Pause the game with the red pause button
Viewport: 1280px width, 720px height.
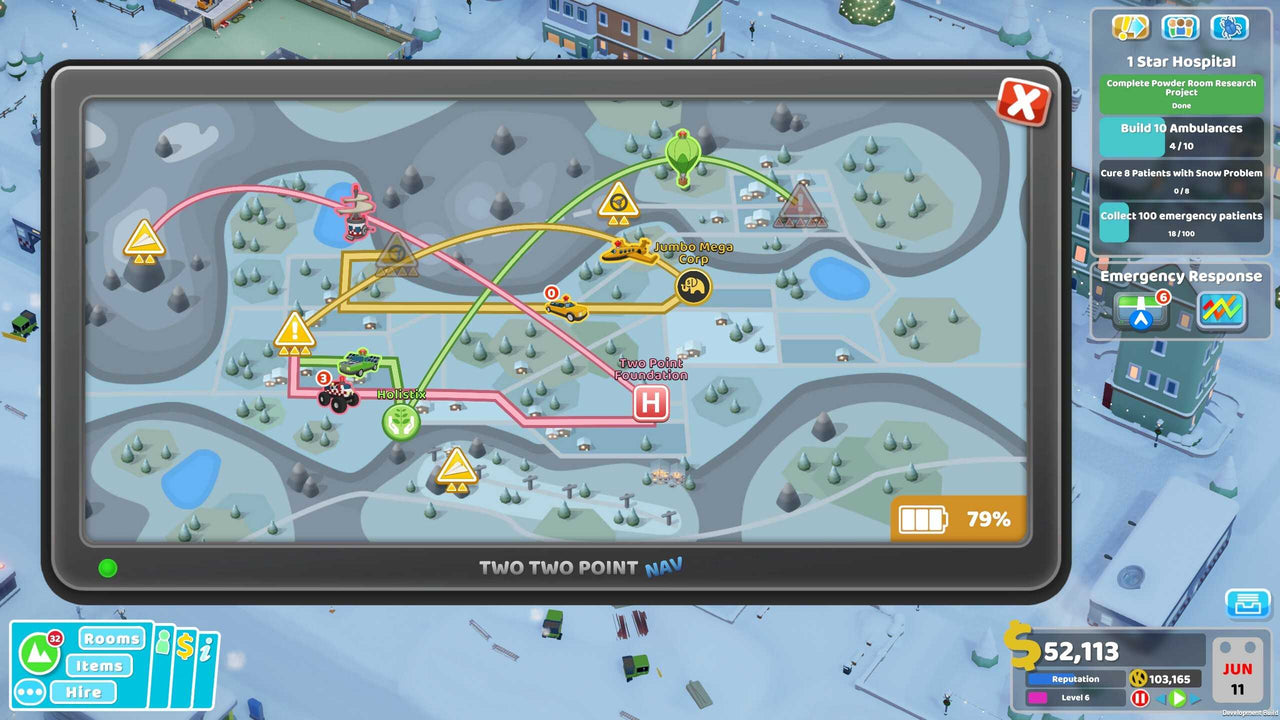pos(1140,697)
